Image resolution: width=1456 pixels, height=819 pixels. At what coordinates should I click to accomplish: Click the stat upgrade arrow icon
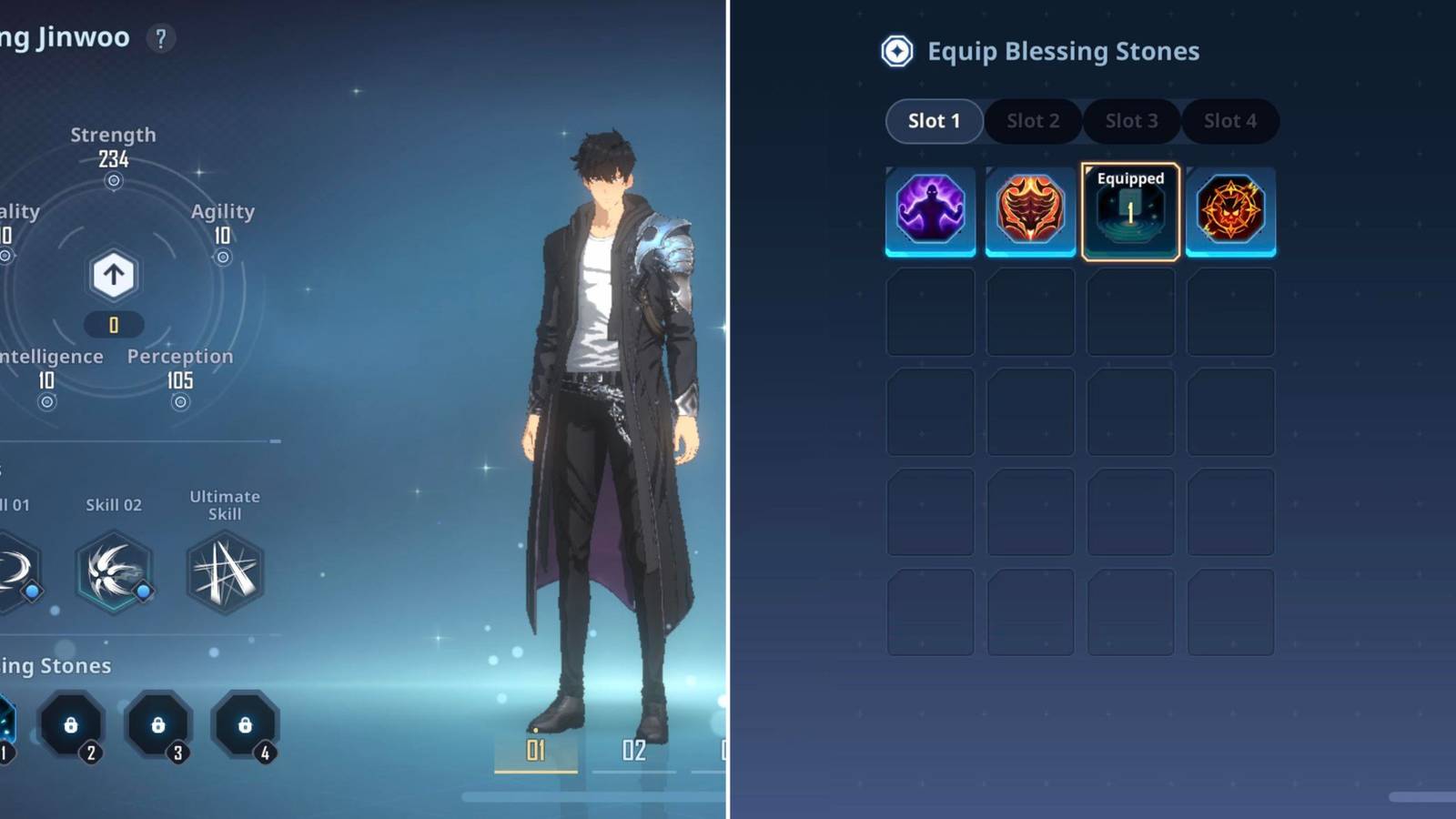113,275
